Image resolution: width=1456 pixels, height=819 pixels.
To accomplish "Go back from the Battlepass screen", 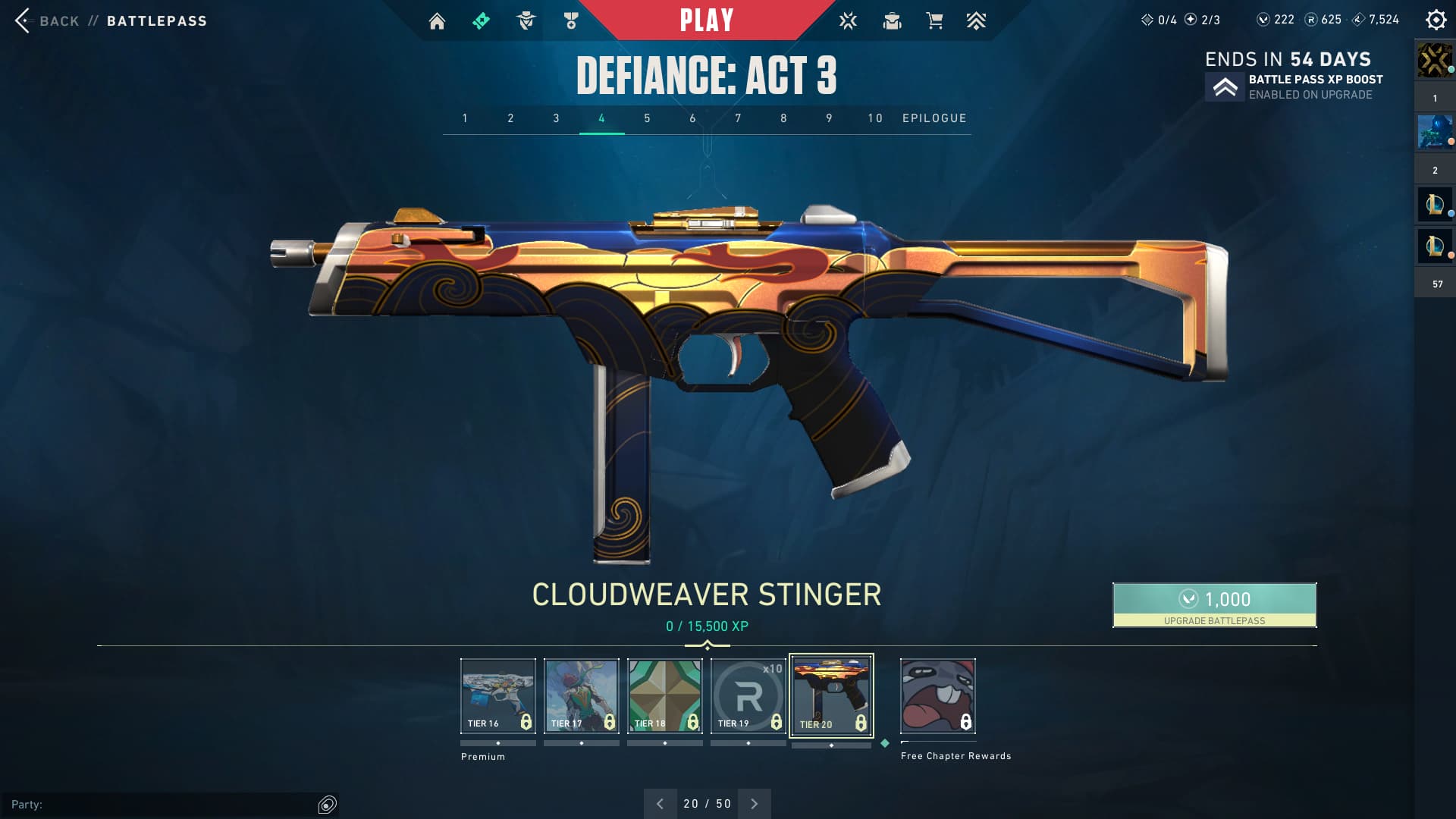I will pos(45,20).
